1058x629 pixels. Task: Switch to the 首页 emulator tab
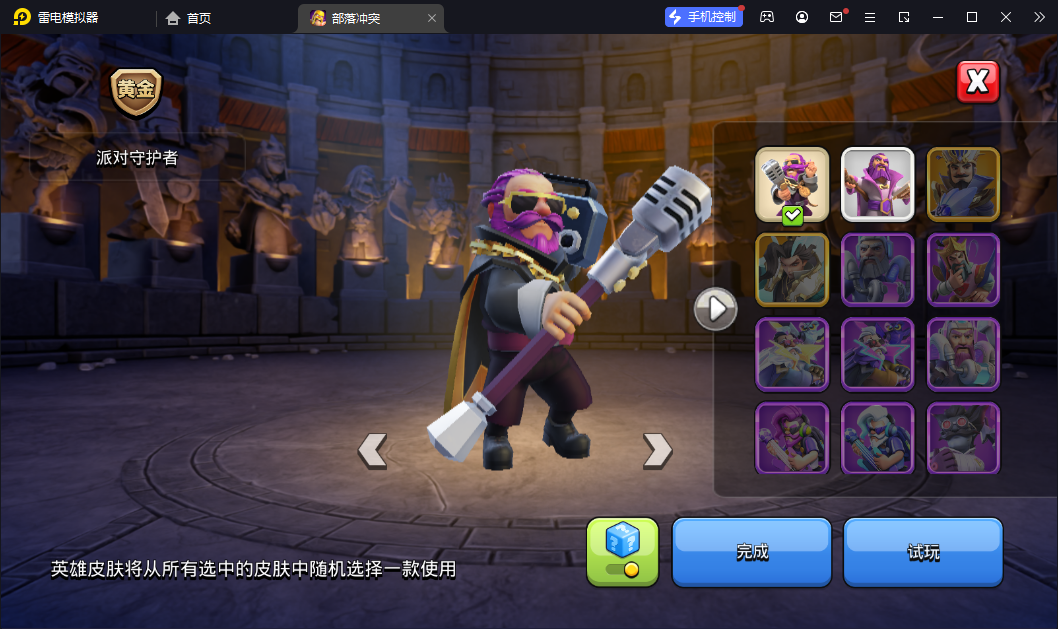coord(189,18)
